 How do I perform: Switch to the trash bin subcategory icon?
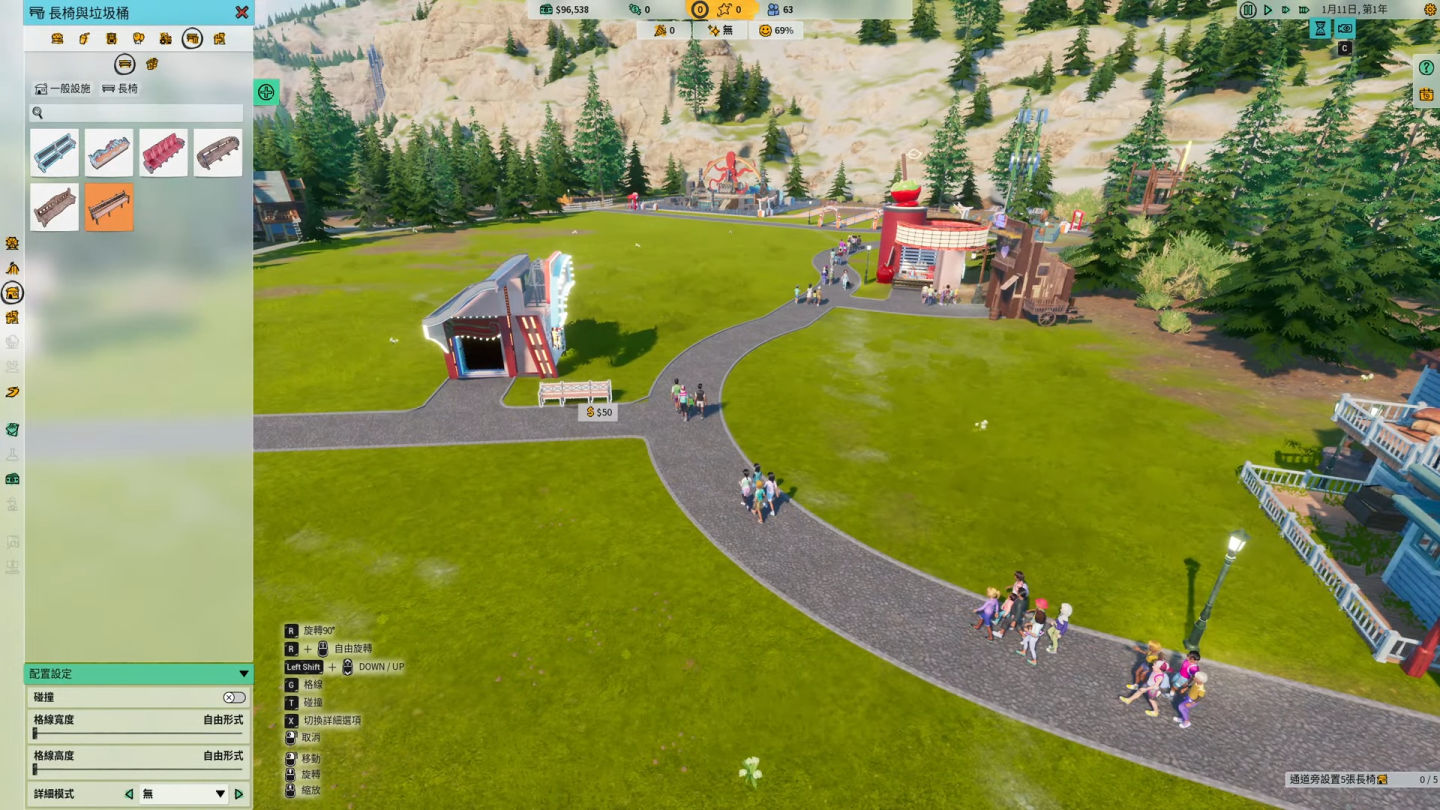click(152, 64)
